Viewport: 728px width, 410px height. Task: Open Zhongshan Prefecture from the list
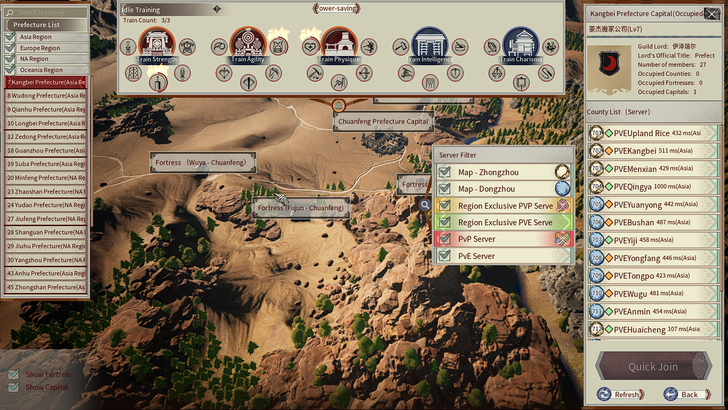[x=45, y=287]
